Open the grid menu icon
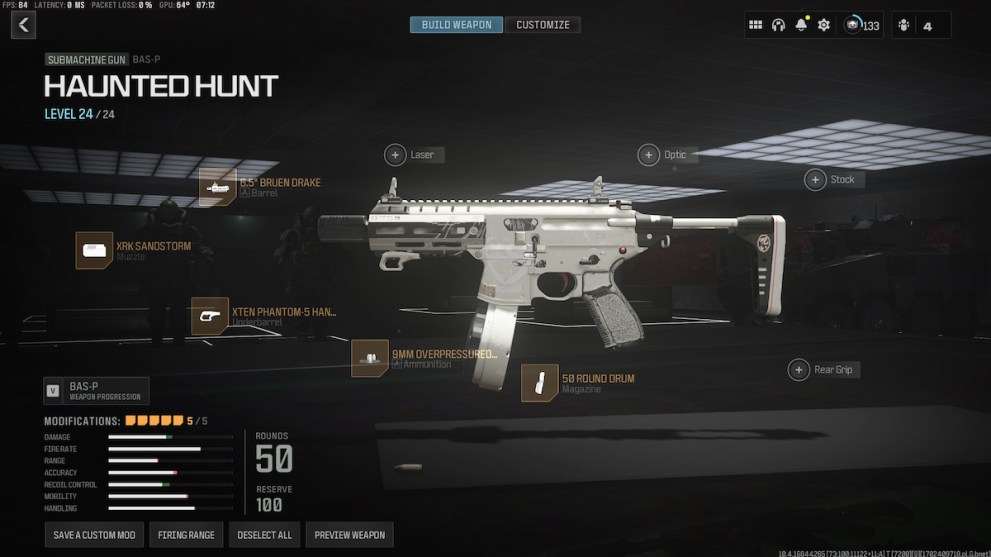Screen dimensions: 991x557 tap(756, 25)
